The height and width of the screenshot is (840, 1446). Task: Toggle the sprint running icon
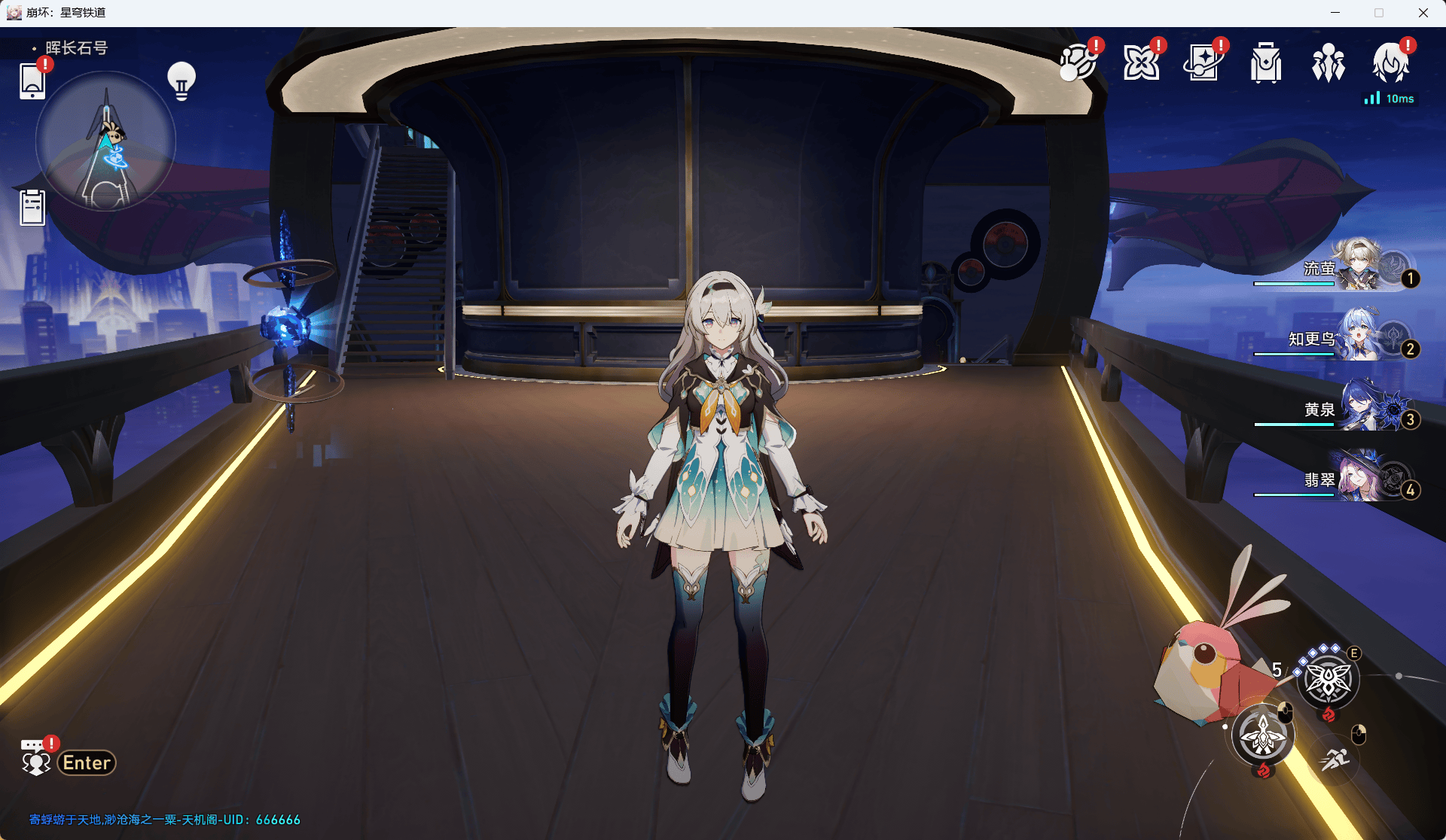[1335, 759]
